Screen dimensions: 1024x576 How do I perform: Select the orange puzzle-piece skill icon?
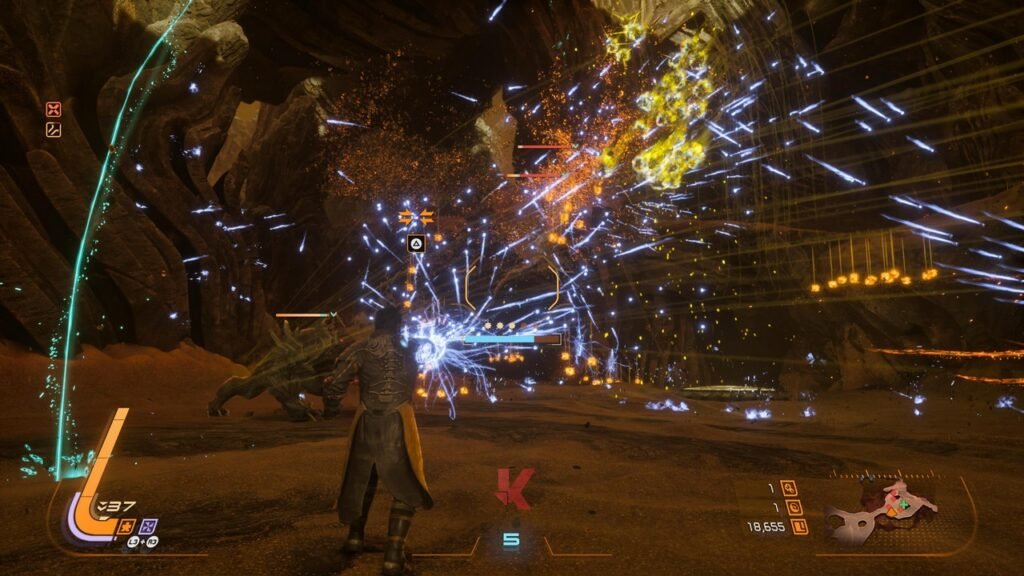pos(127,525)
